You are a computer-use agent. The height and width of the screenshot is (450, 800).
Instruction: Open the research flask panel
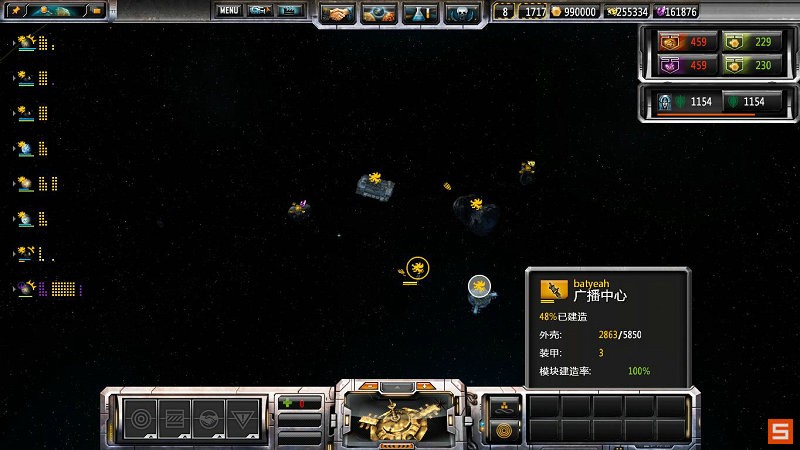pyautogui.click(x=421, y=14)
